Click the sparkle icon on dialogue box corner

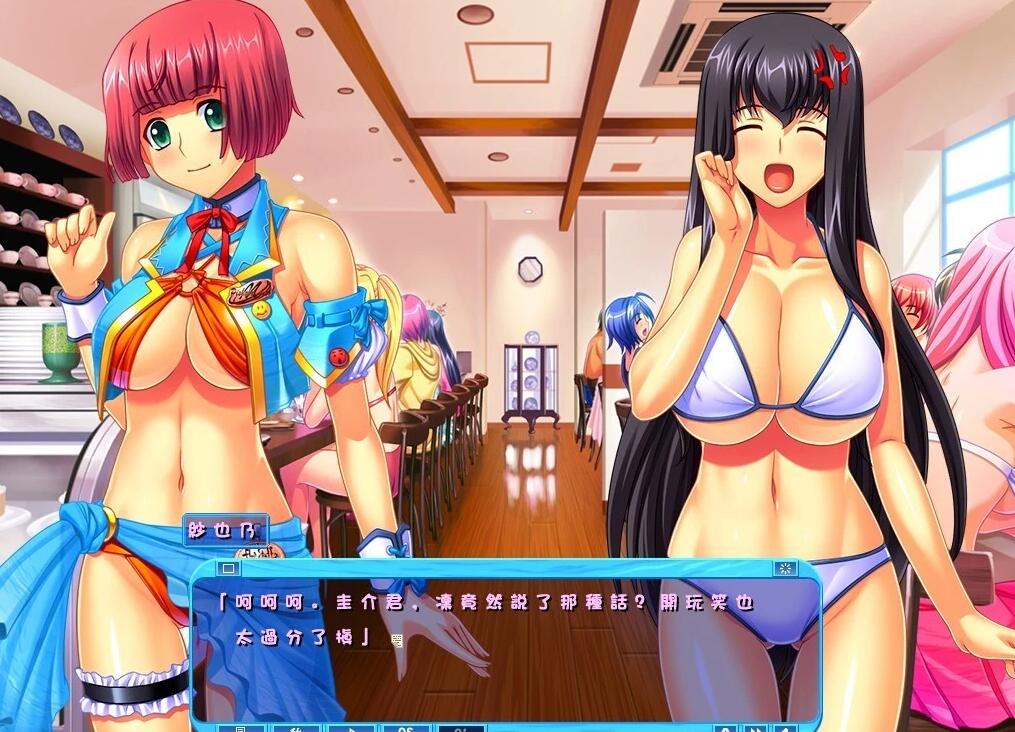[785, 568]
